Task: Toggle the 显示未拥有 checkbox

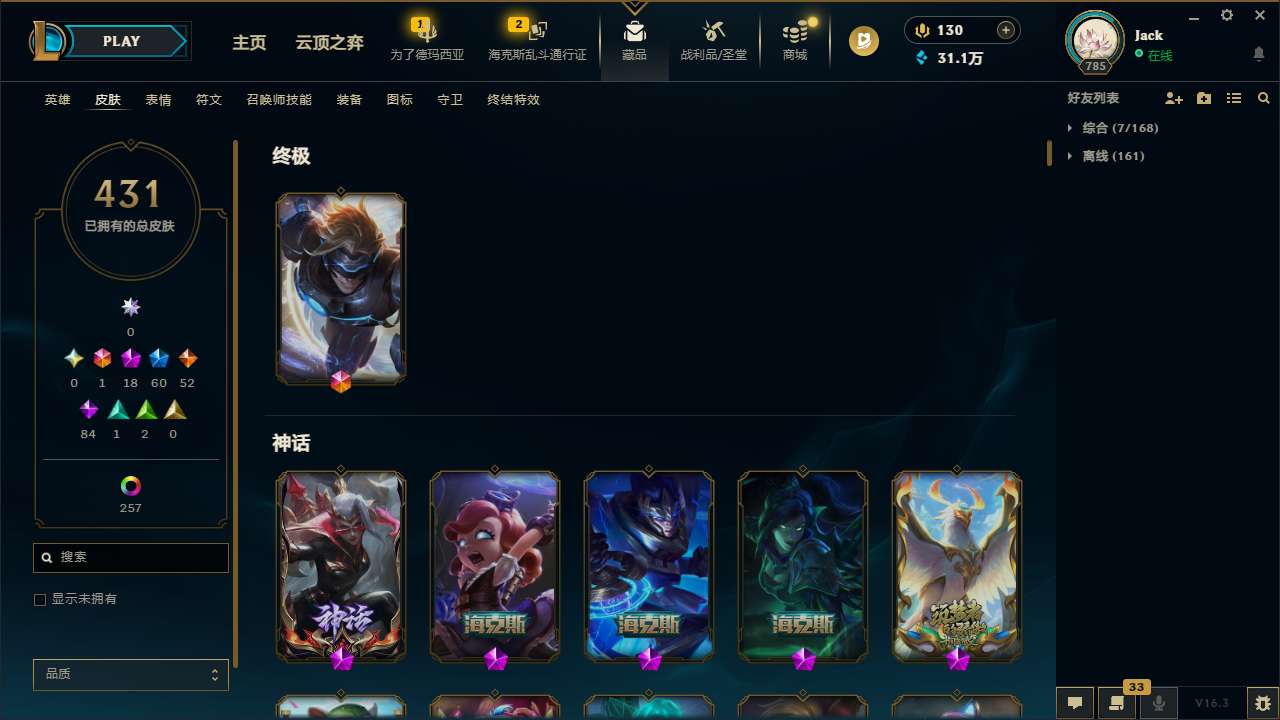Action: (40, 599)
